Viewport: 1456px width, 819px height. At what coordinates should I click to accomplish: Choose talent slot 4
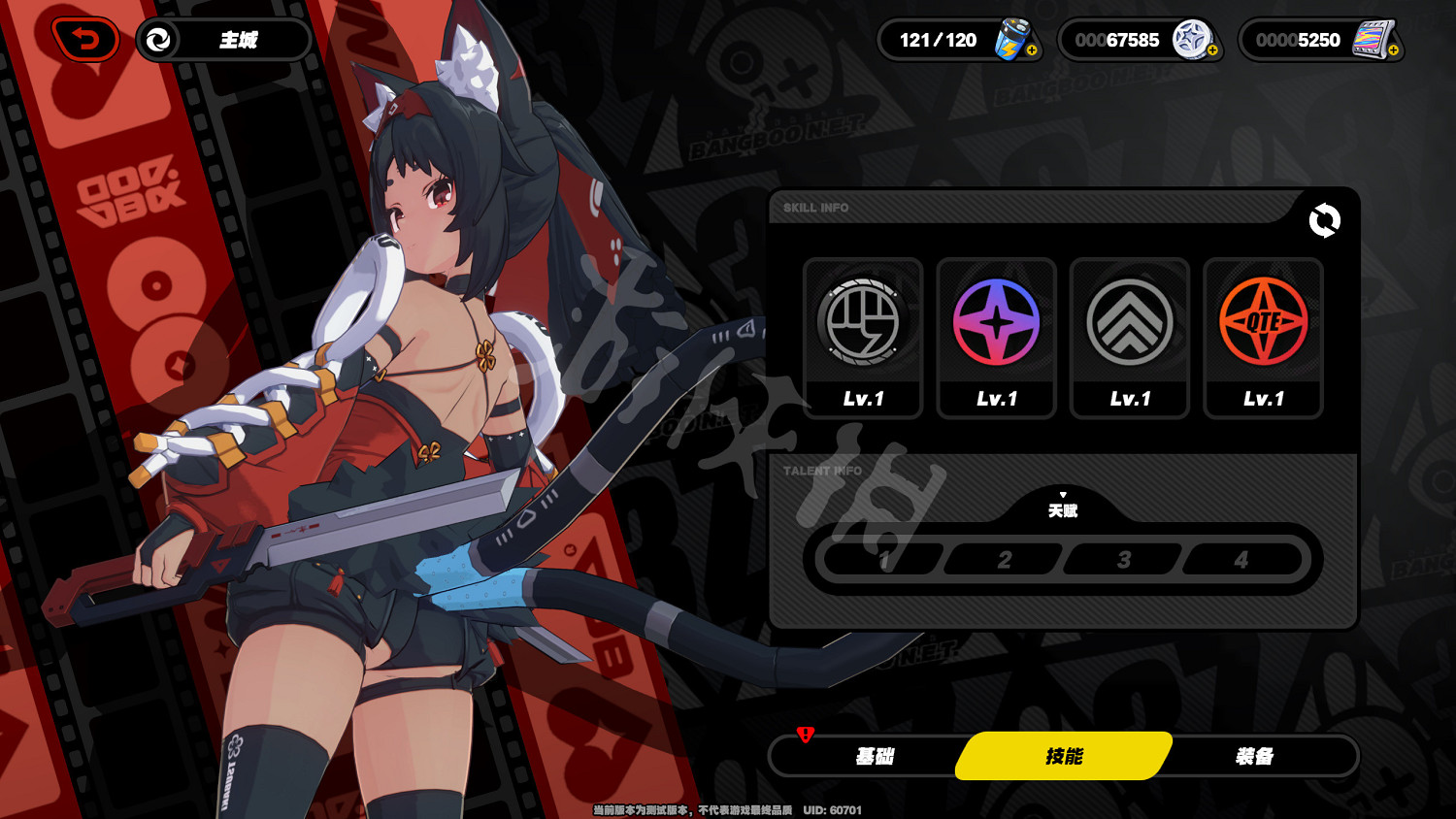tap(1241, 560)
